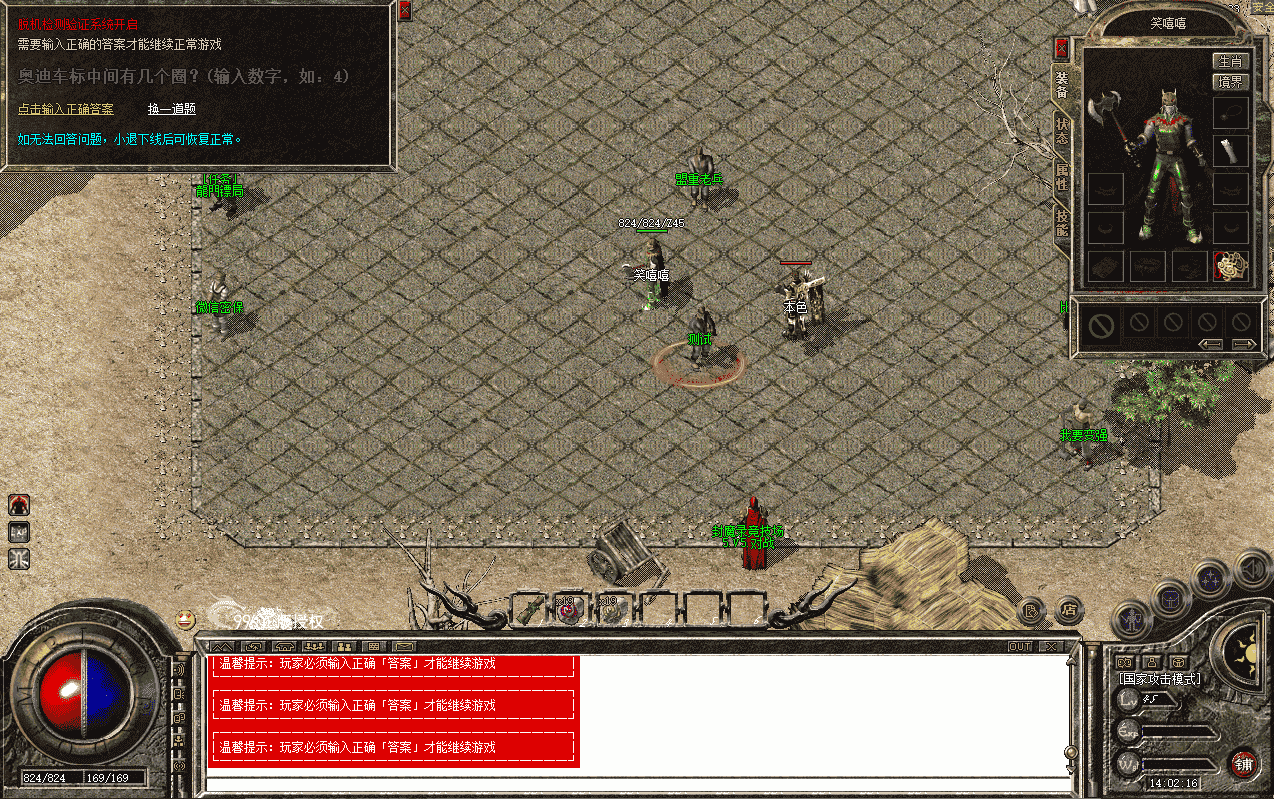Open the 生肖 zodiac button
Viewport: 1274px width, 799px height.
pyautogui.click(x=1230, y=61)
